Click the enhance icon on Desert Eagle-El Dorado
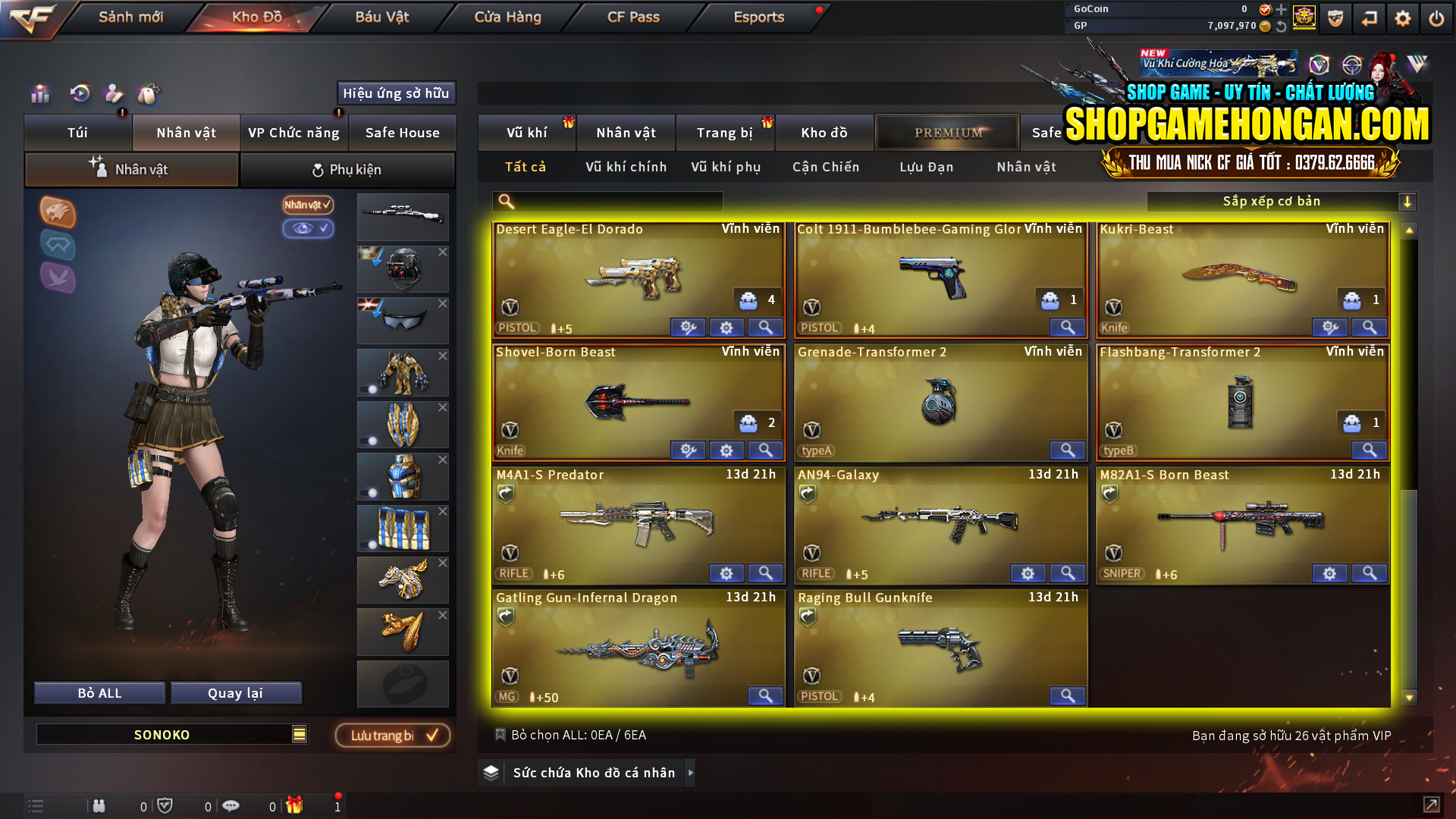Viewport: 1456px width, 819px height. pos(688,327)
